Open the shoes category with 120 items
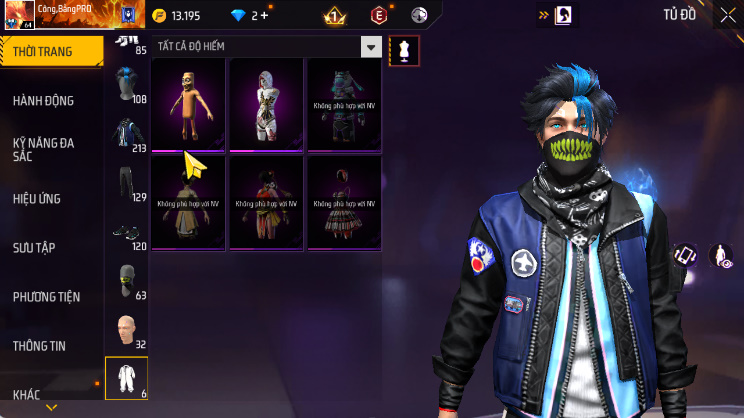Viewport: 744px width, 418px height. coord(127,233)
